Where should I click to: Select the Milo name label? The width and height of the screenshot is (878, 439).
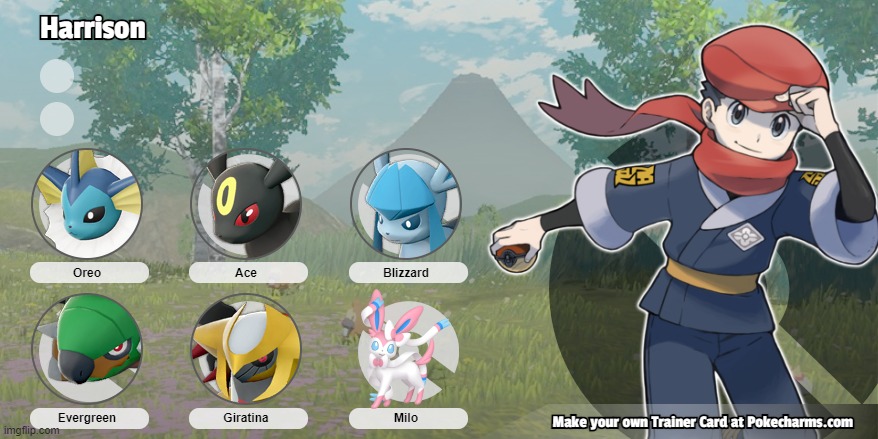[406, 417]
